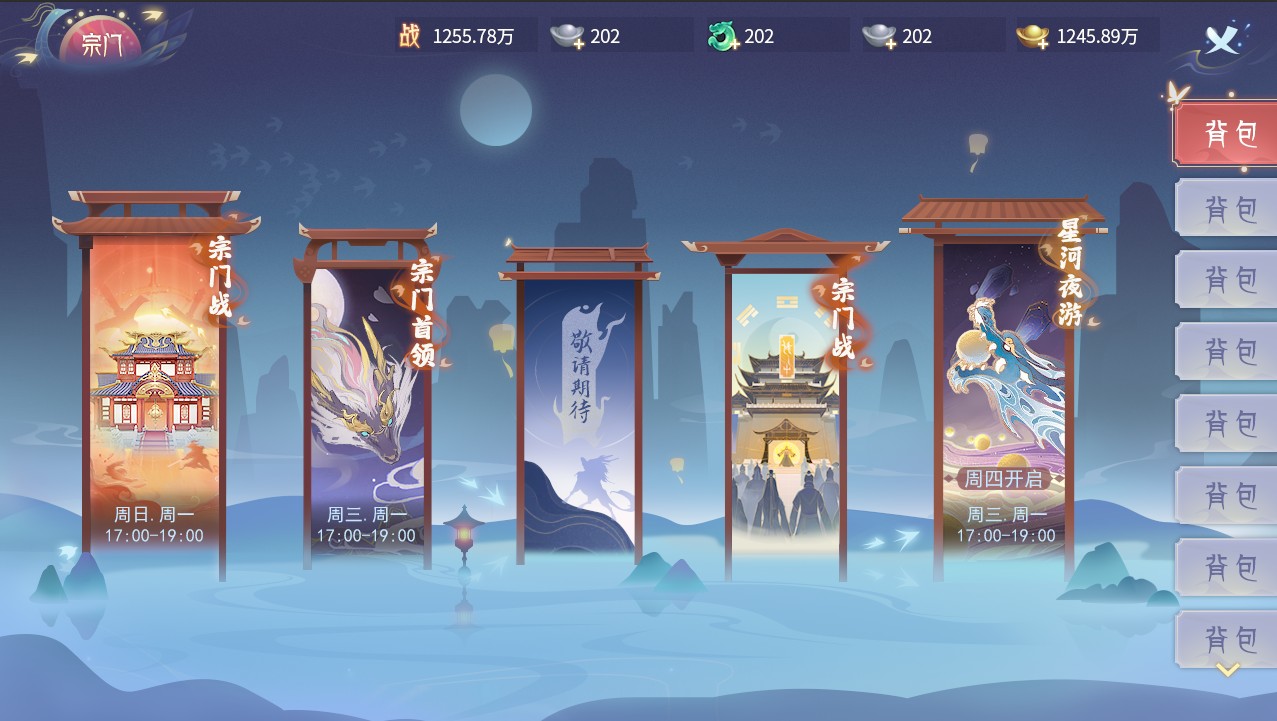Click the white bird icon to close the screen
This screenshot has width=1277, height=721.
click(1222, 38)
